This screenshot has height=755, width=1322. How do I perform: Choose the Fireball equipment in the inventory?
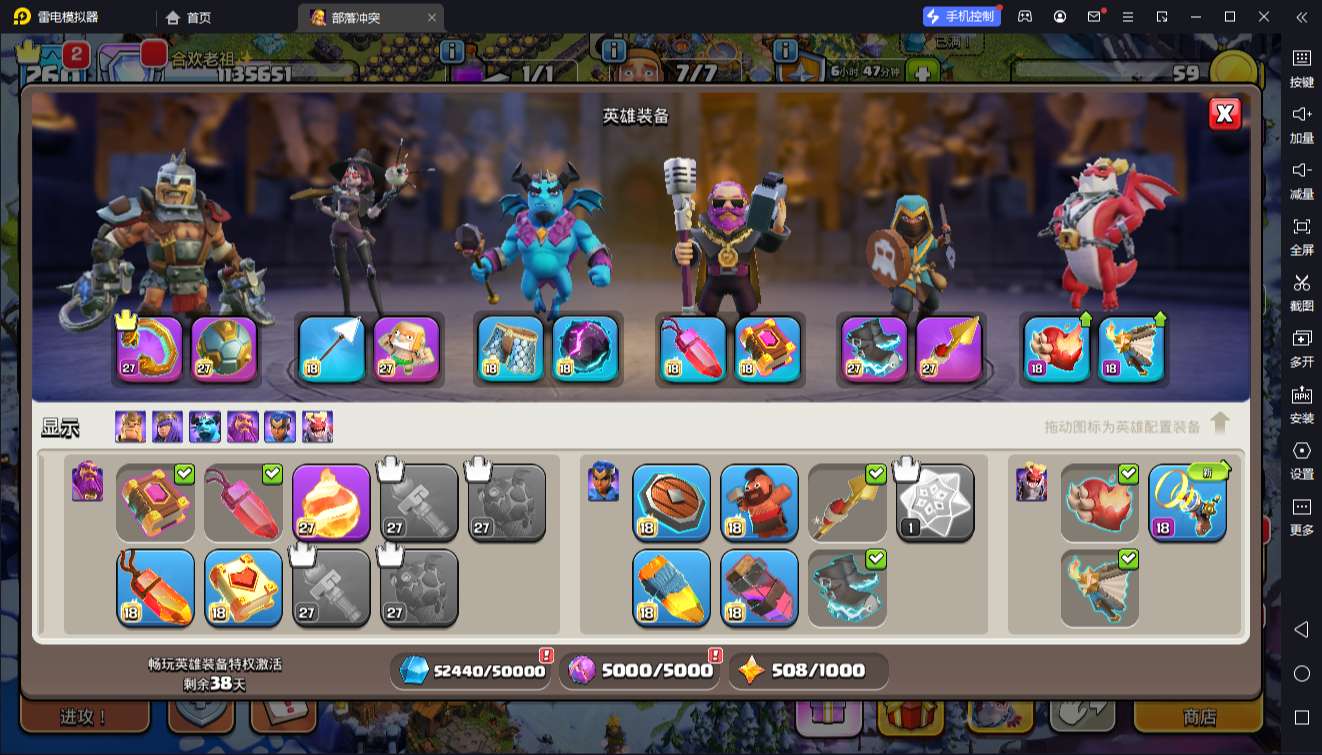click(331, 503)
